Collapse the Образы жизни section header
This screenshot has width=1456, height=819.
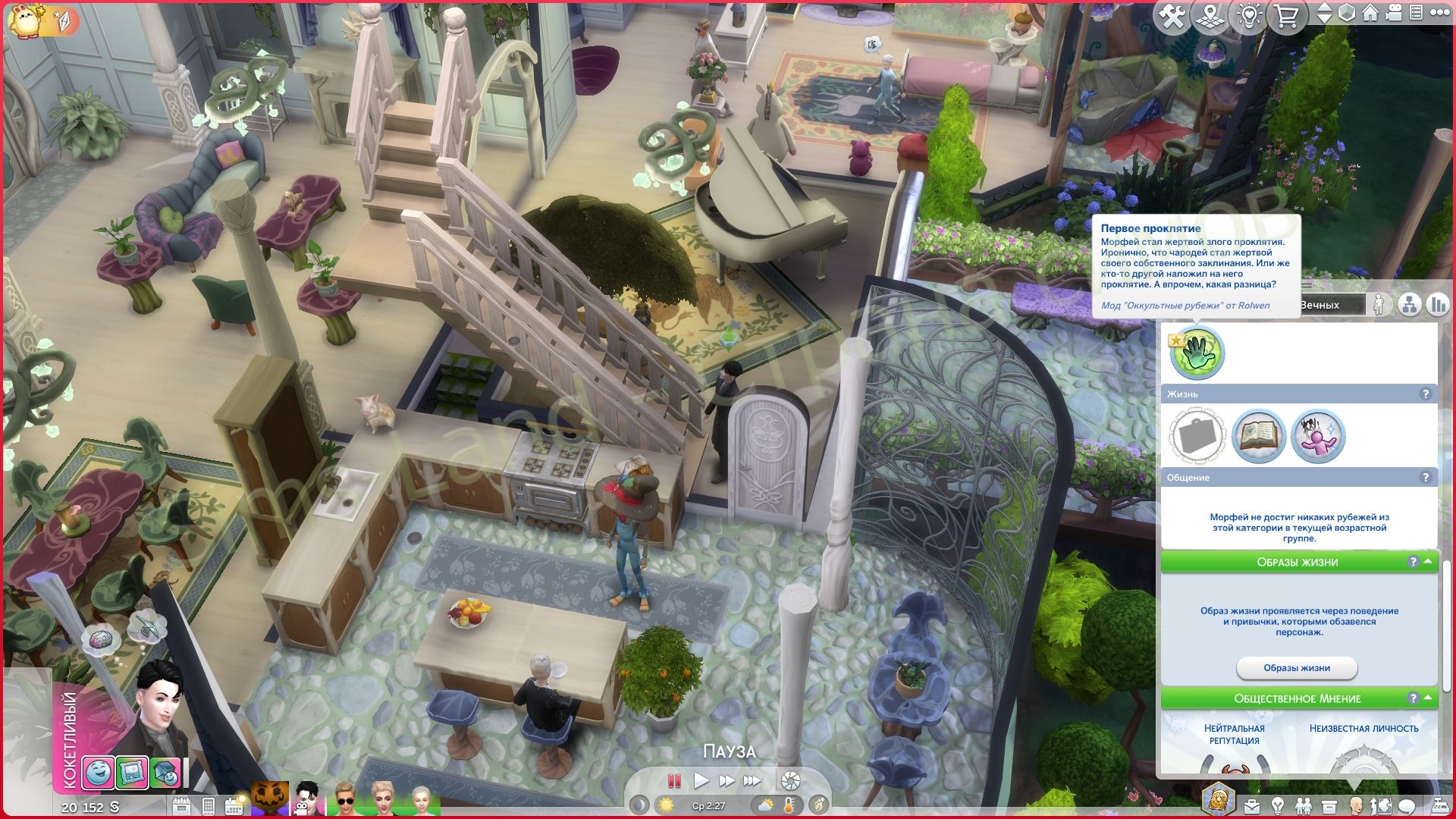[x=1428, y=562]
